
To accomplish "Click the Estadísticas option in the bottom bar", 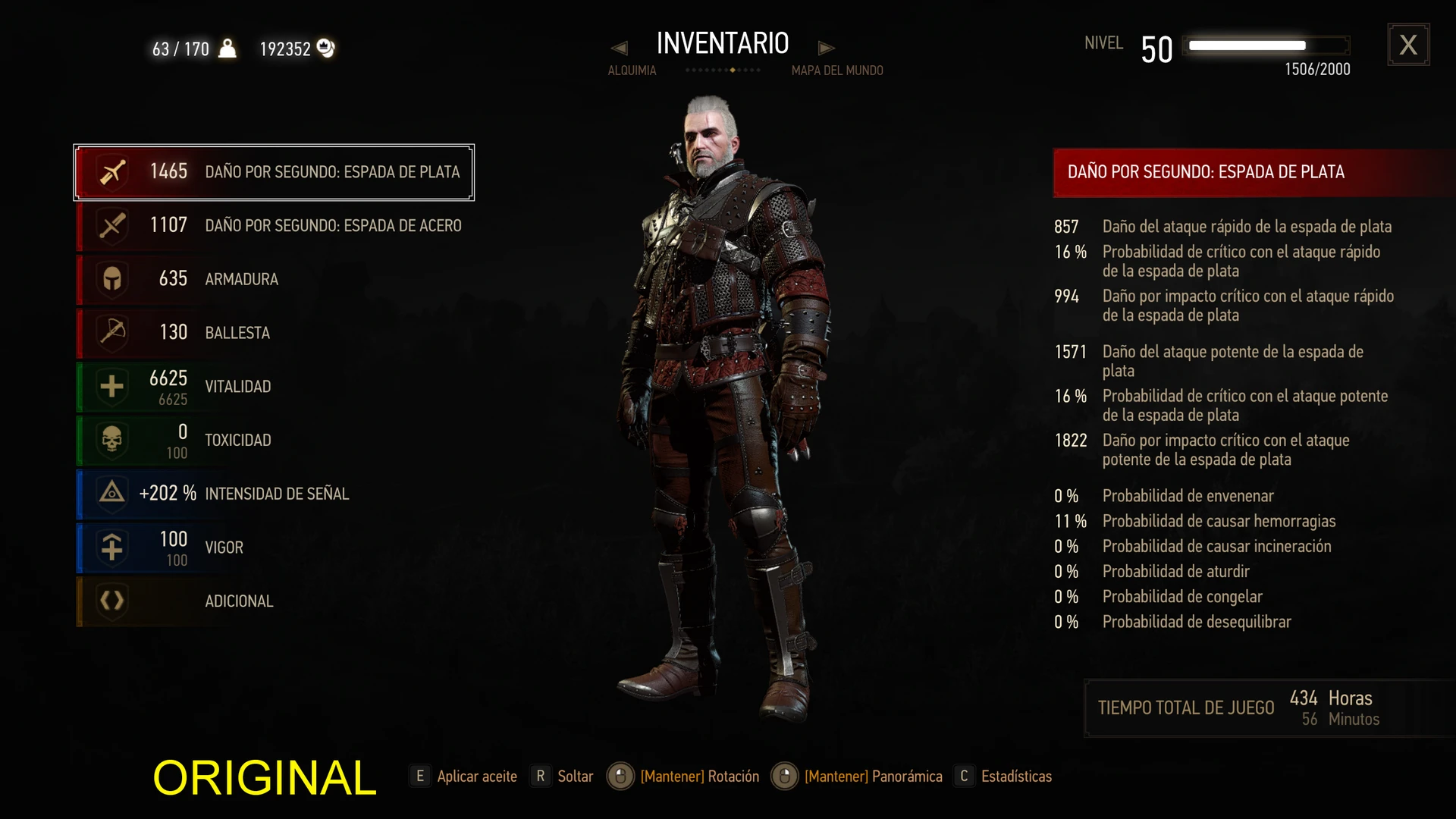I will (1006, 777).
